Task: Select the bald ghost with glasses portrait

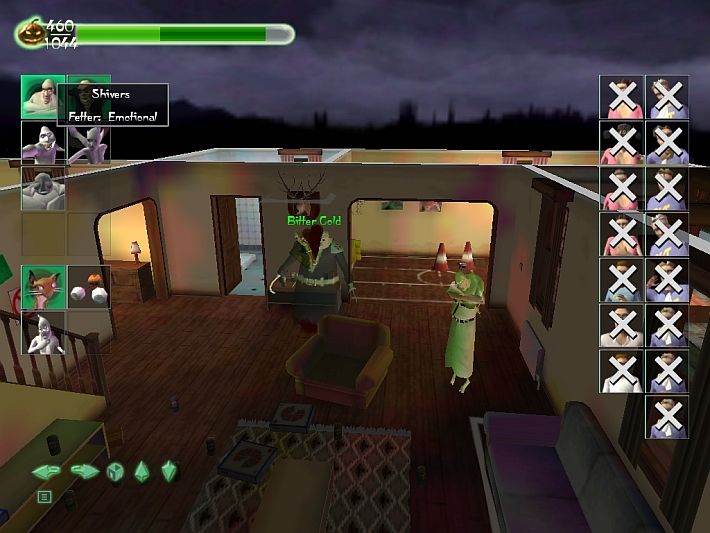Action: click(43, 97)
